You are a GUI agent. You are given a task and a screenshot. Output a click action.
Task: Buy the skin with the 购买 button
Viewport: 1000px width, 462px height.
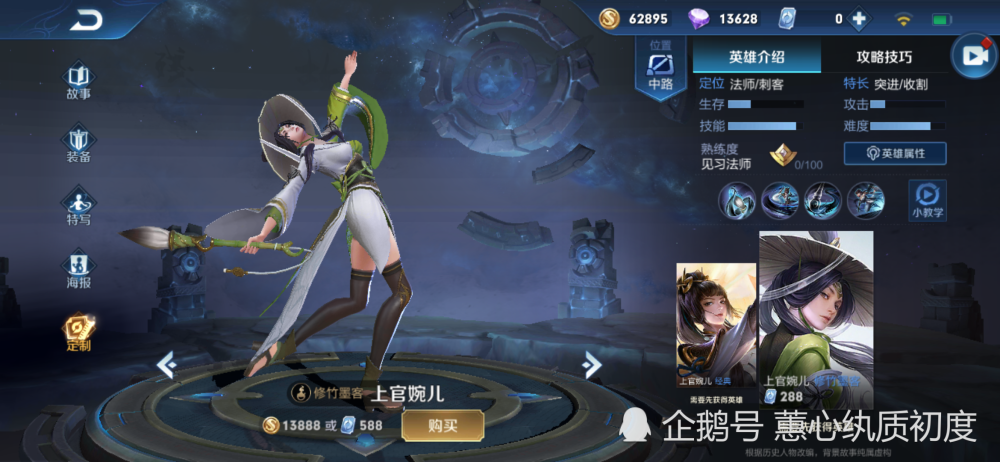click(443, 425)
